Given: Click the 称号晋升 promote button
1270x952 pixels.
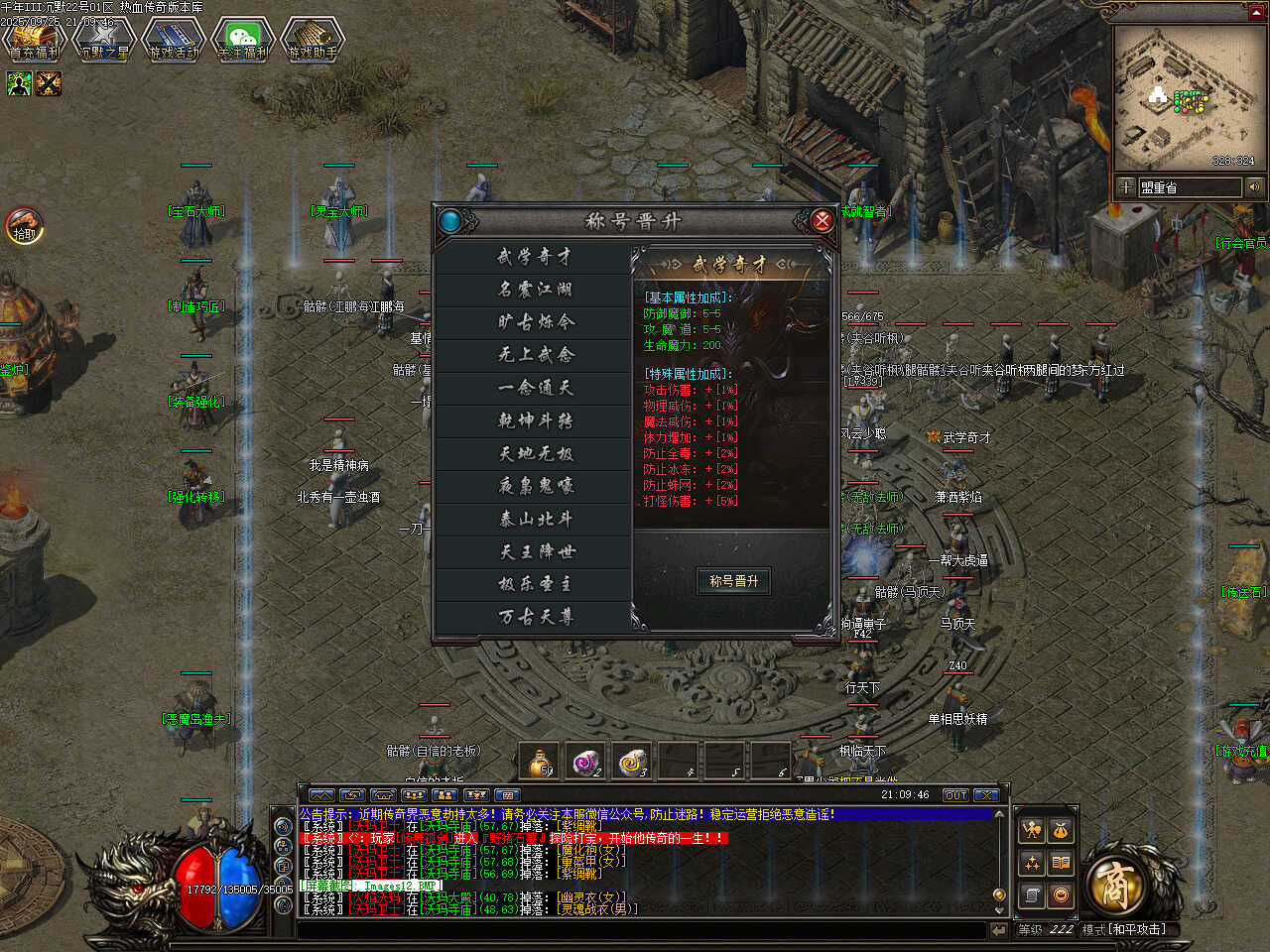Looking at the screenshot, I should click(733, 581).
